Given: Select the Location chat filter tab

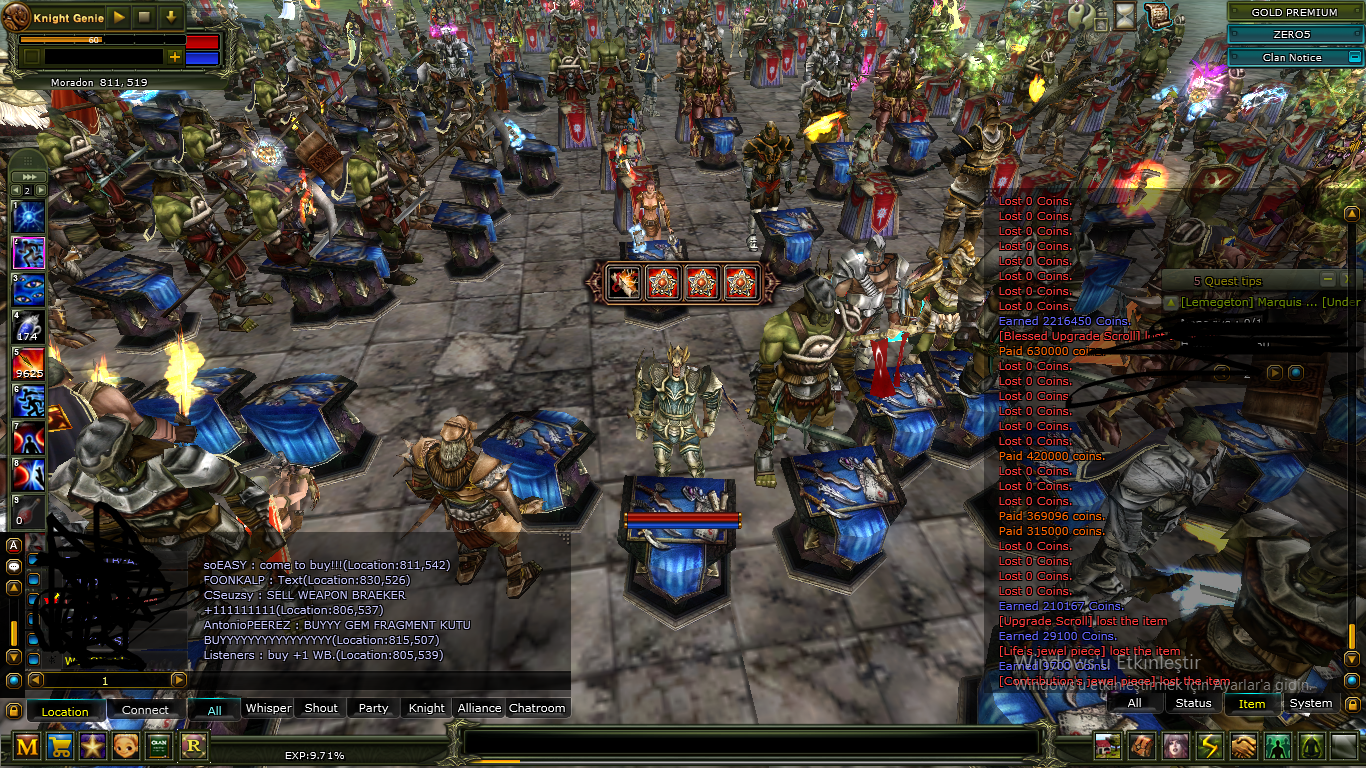Looking at the screenshot, I should [x=65, y=711].
